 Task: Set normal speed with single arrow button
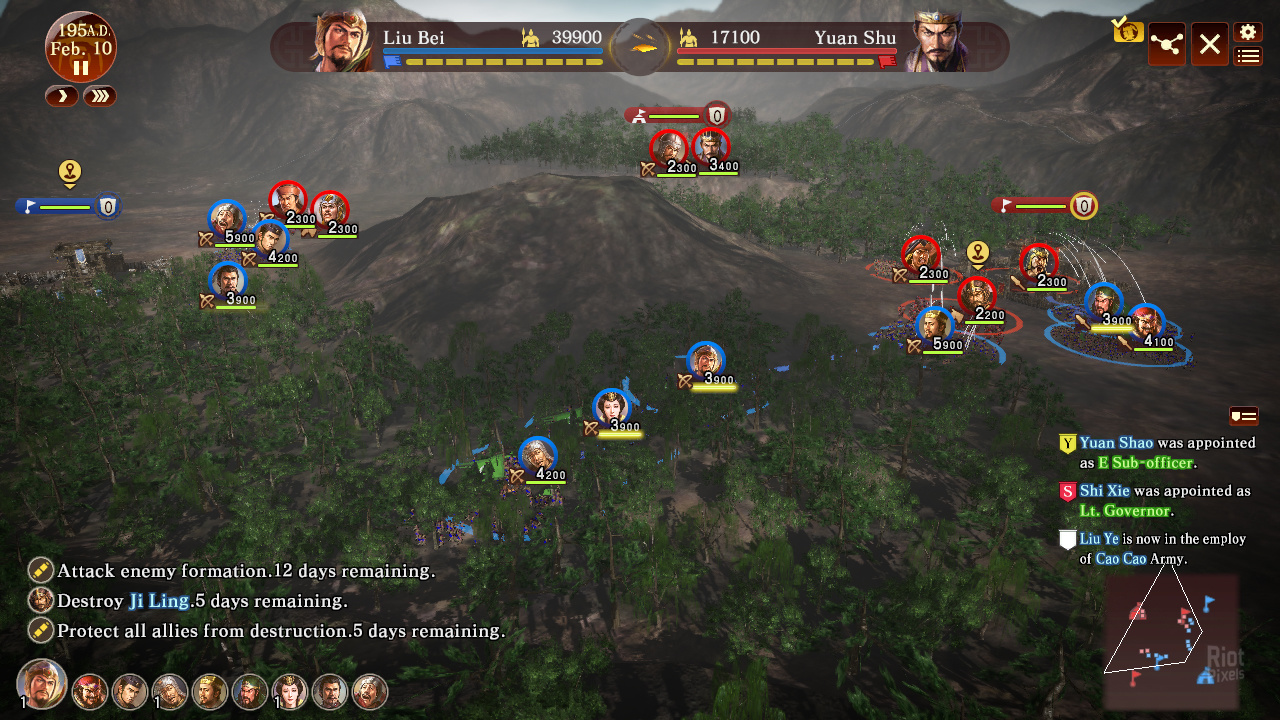[60, 96]
